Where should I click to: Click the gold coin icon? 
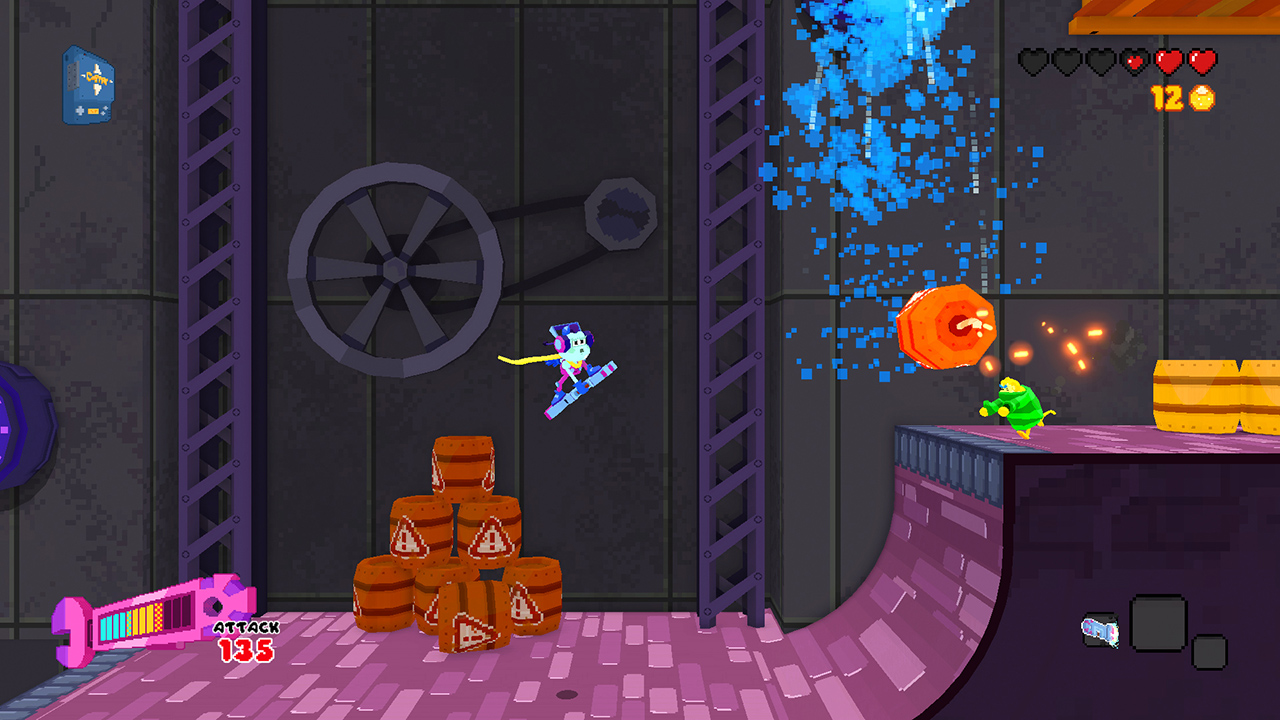[x=1202, y=97]
